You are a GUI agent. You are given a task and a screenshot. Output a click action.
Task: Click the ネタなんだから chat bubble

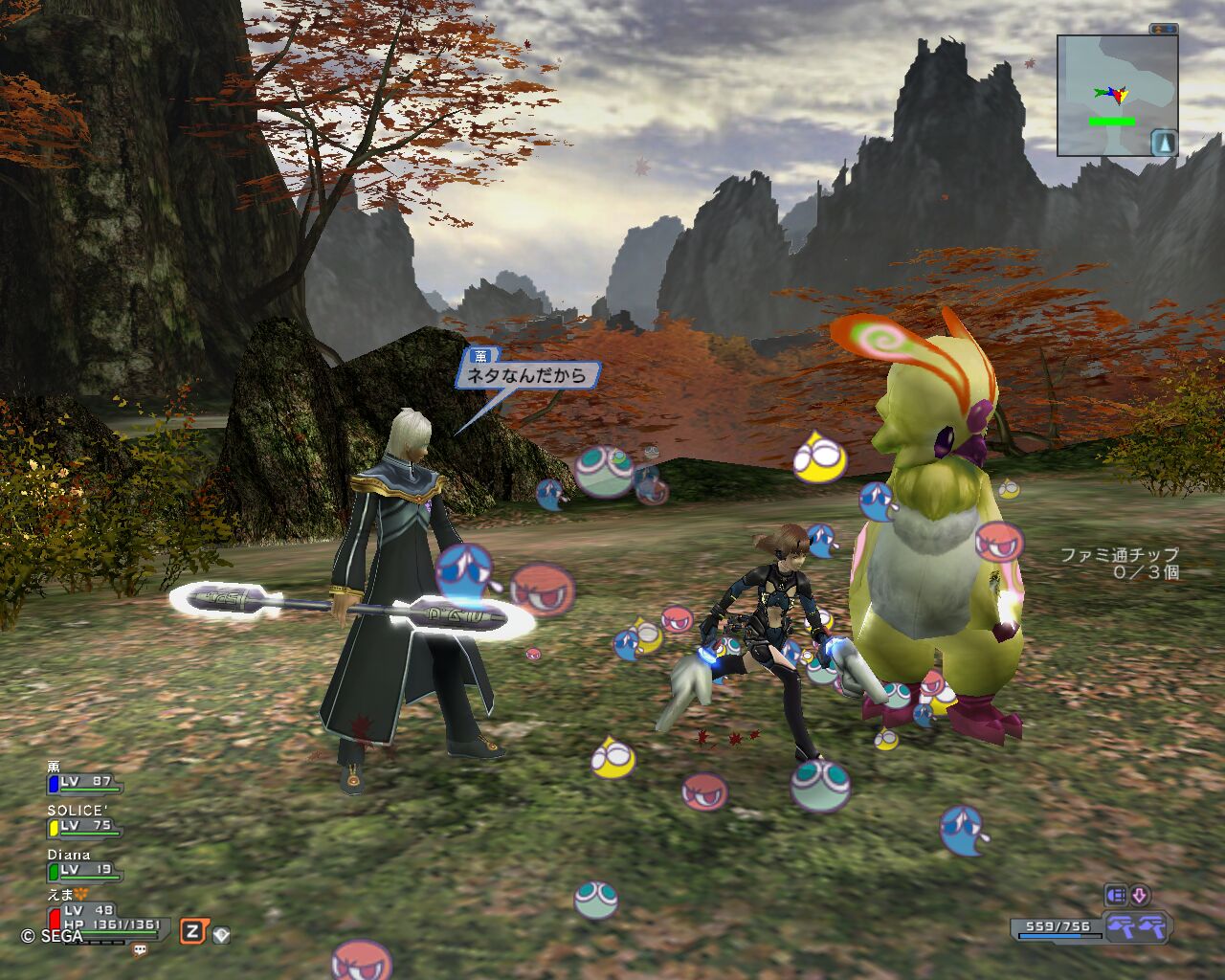[x=526, y=375]
